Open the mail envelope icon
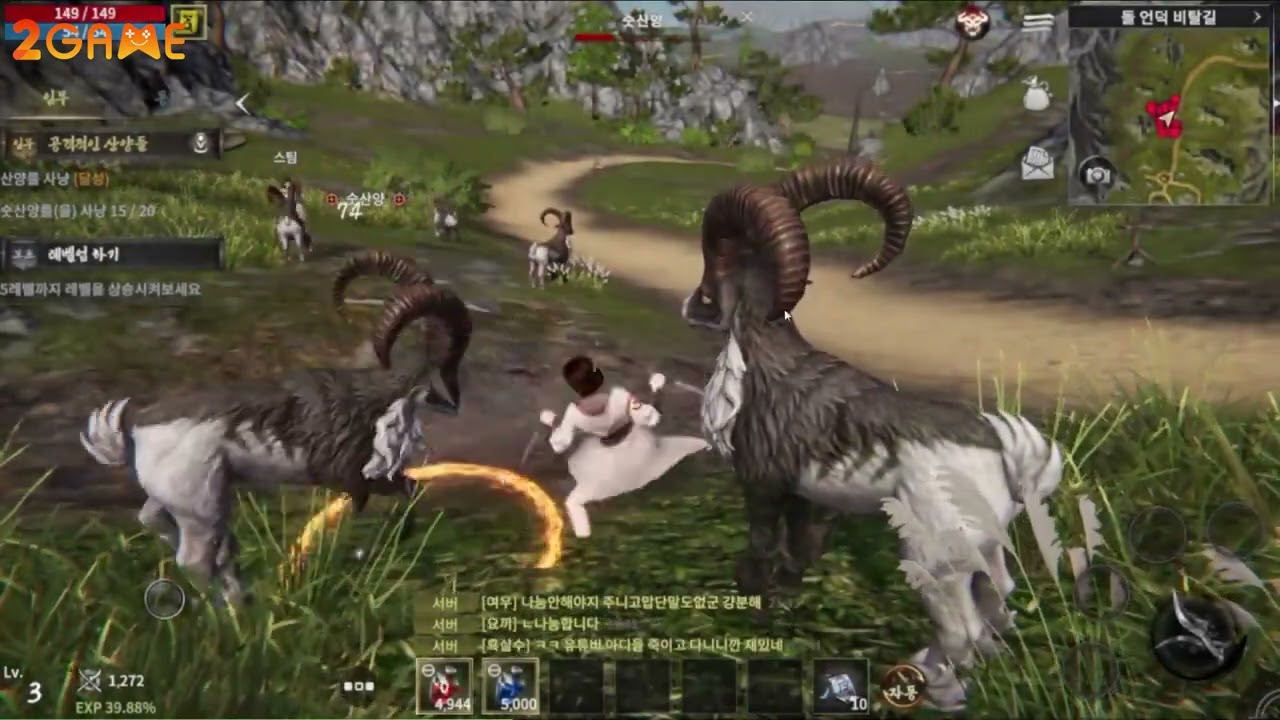 point(1037,164)
